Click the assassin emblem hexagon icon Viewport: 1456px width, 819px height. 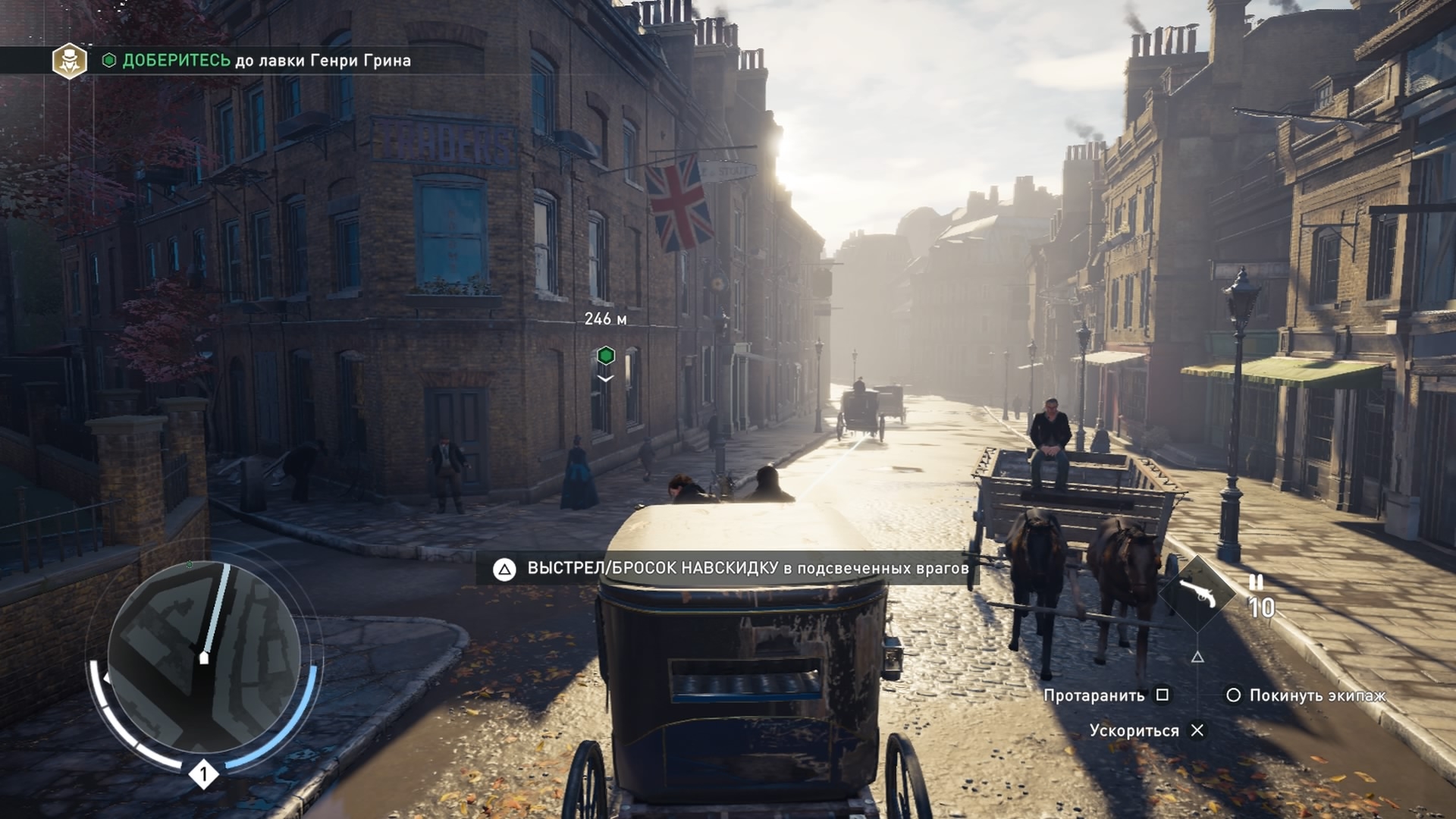click(69, 61)
